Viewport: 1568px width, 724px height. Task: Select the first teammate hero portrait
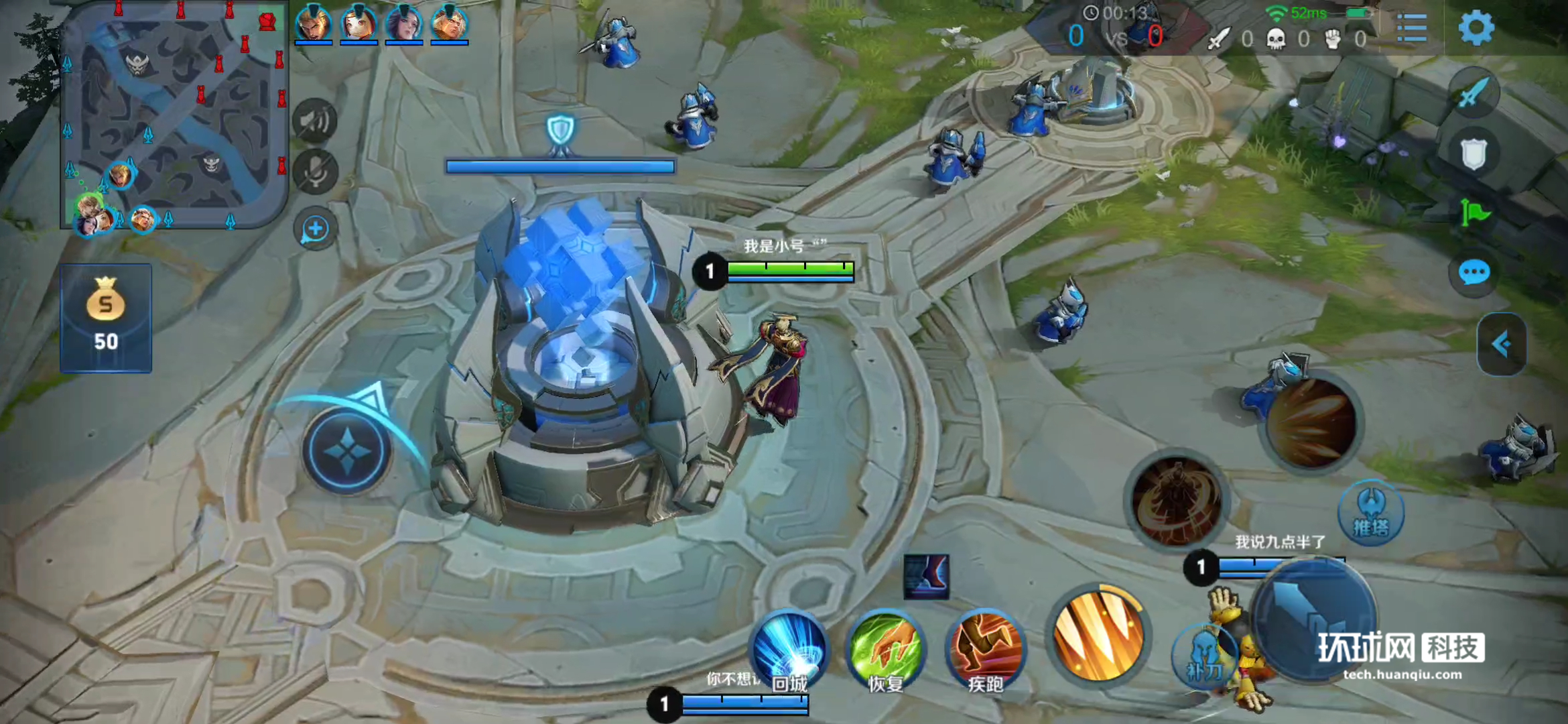click(313, 24)
